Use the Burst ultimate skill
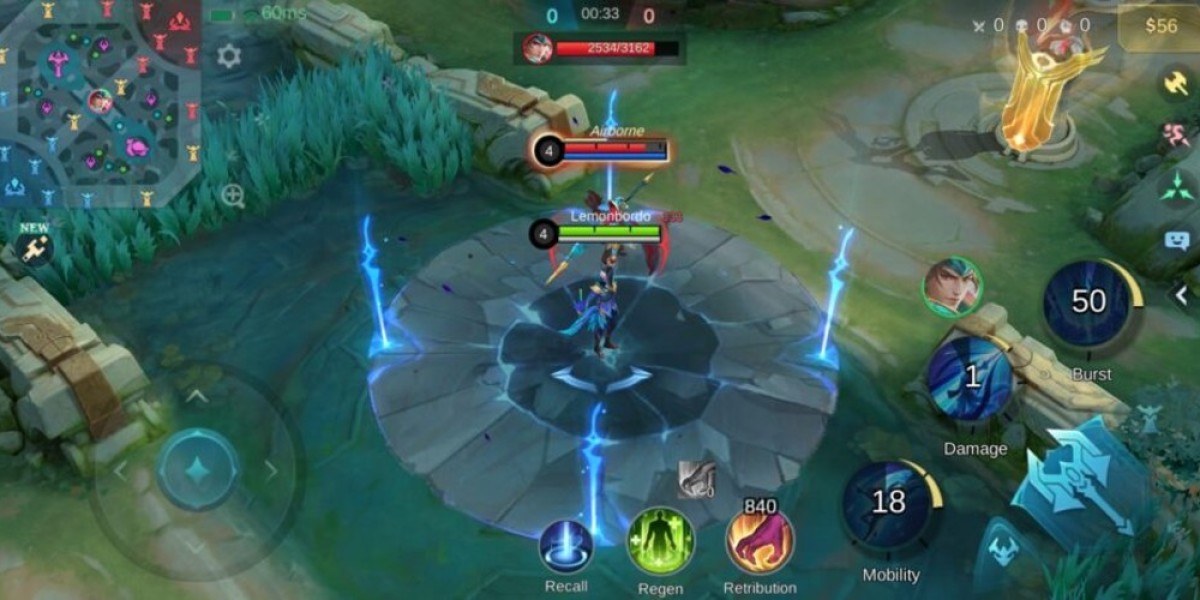The width and height of the screenshot is (1200, 600). pos(1089,304)
